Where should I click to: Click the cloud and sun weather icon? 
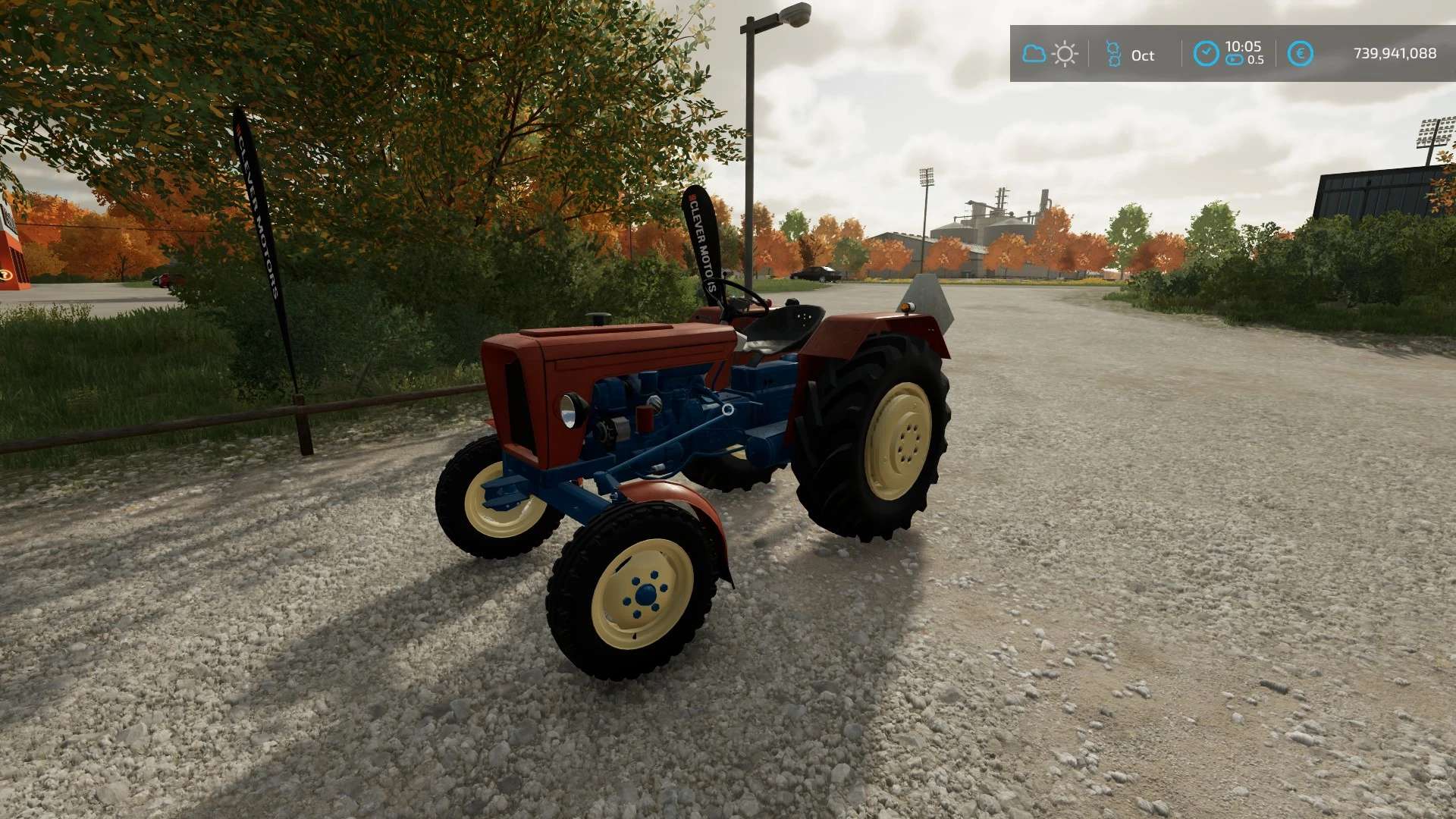(1050, 54)
